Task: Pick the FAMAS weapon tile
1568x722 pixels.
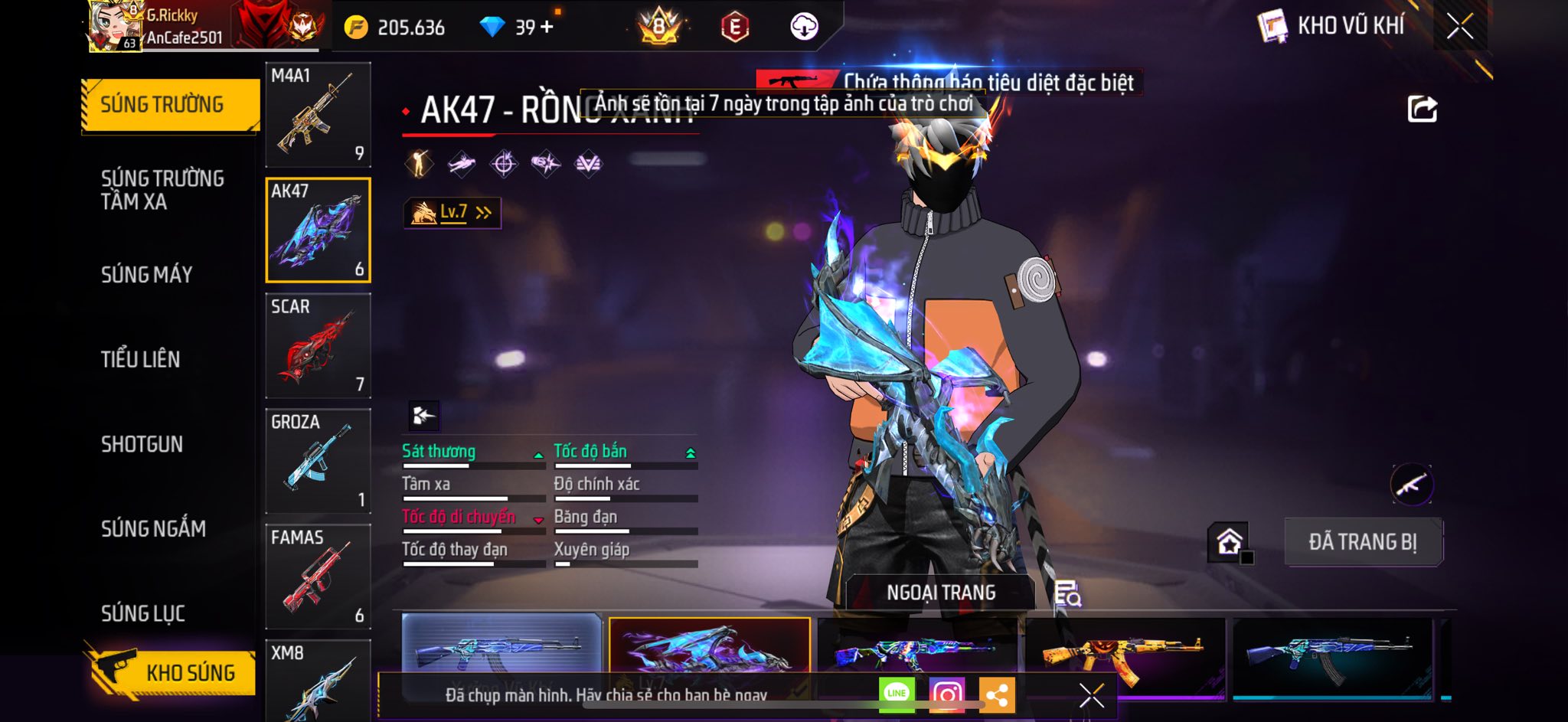Action: (x=318, y=577)
